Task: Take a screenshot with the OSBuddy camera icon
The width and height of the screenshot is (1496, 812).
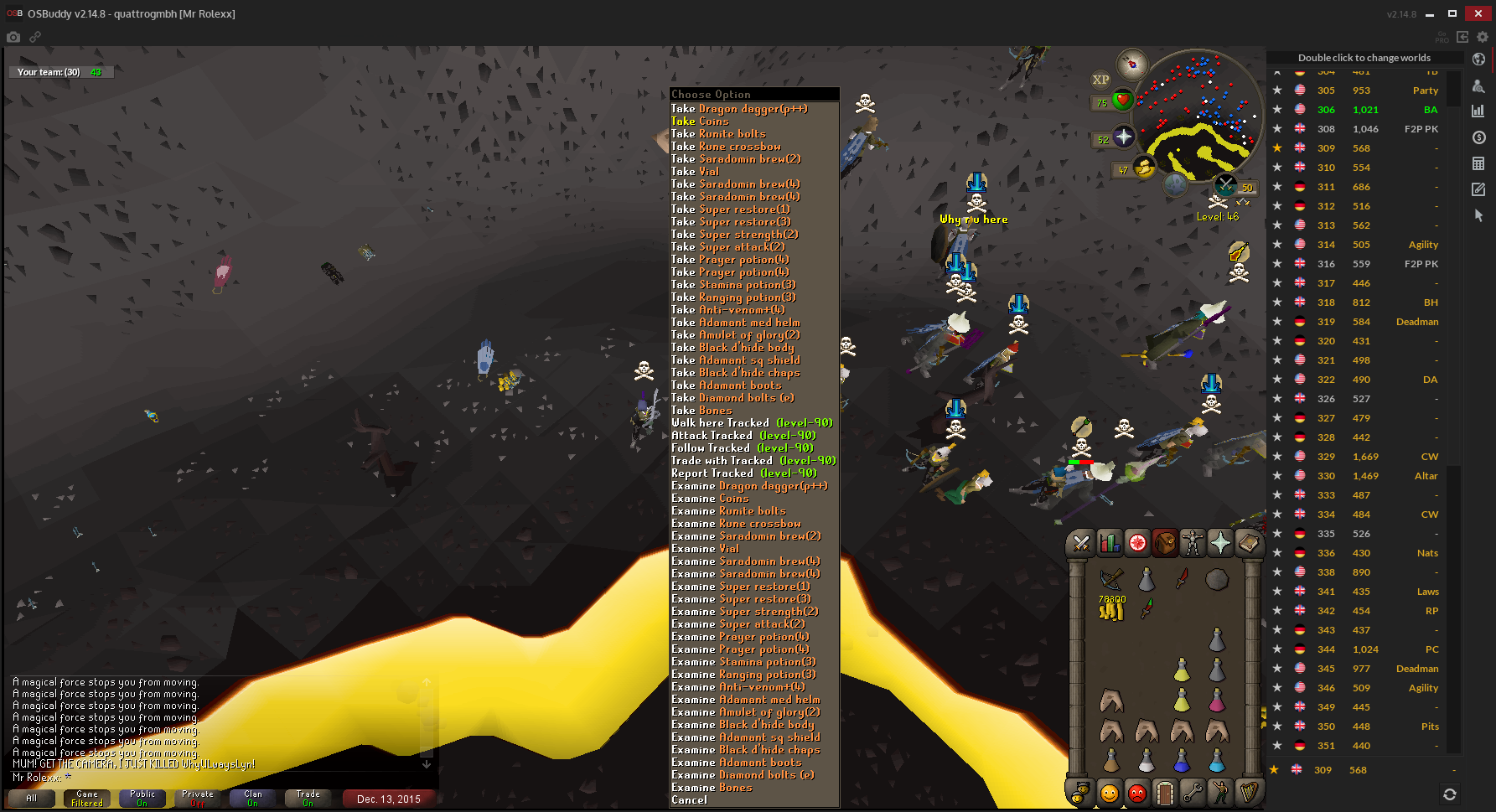Action: (x=13, y=37)
